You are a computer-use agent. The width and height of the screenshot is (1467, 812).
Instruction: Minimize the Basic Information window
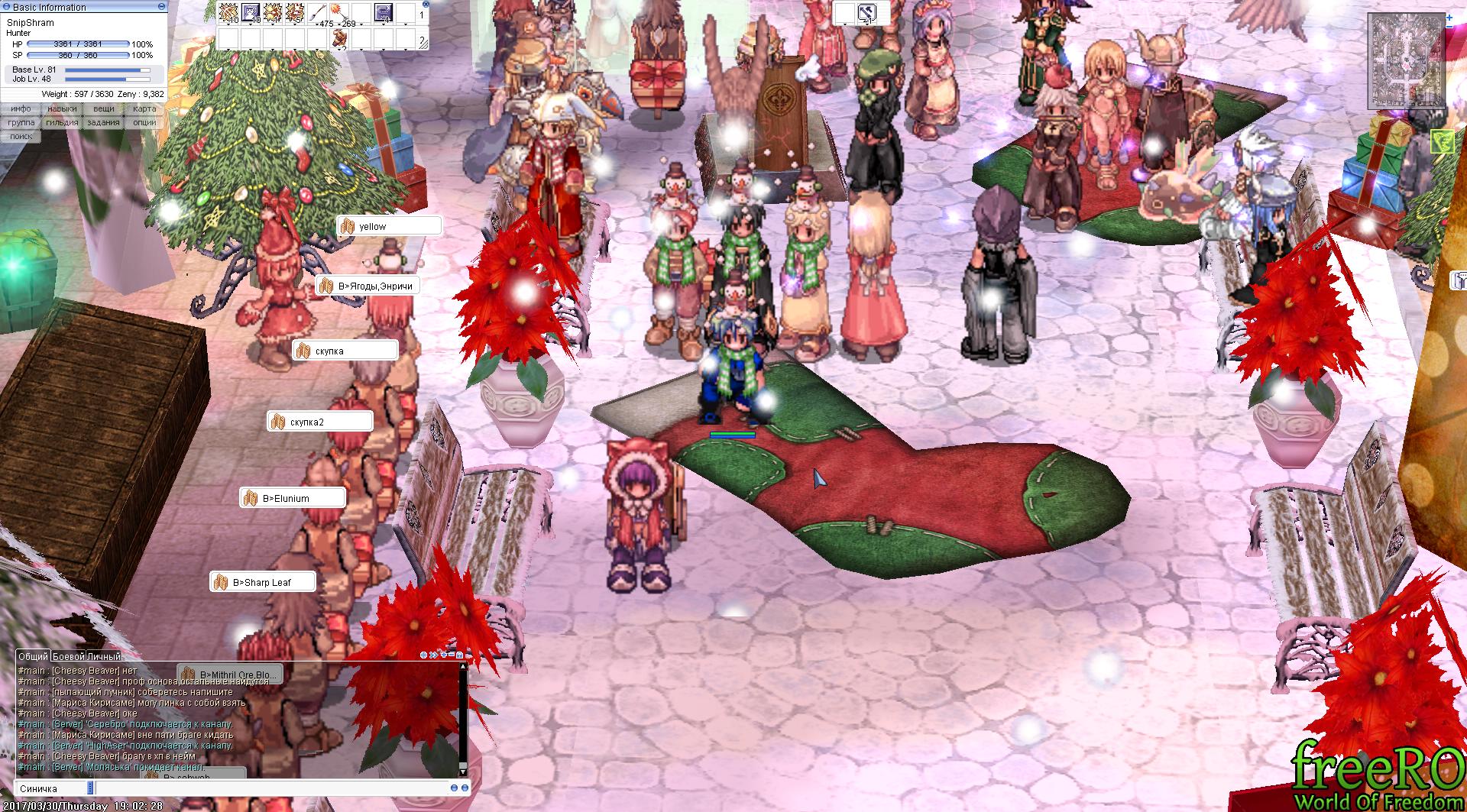click(x=160, y=7)
